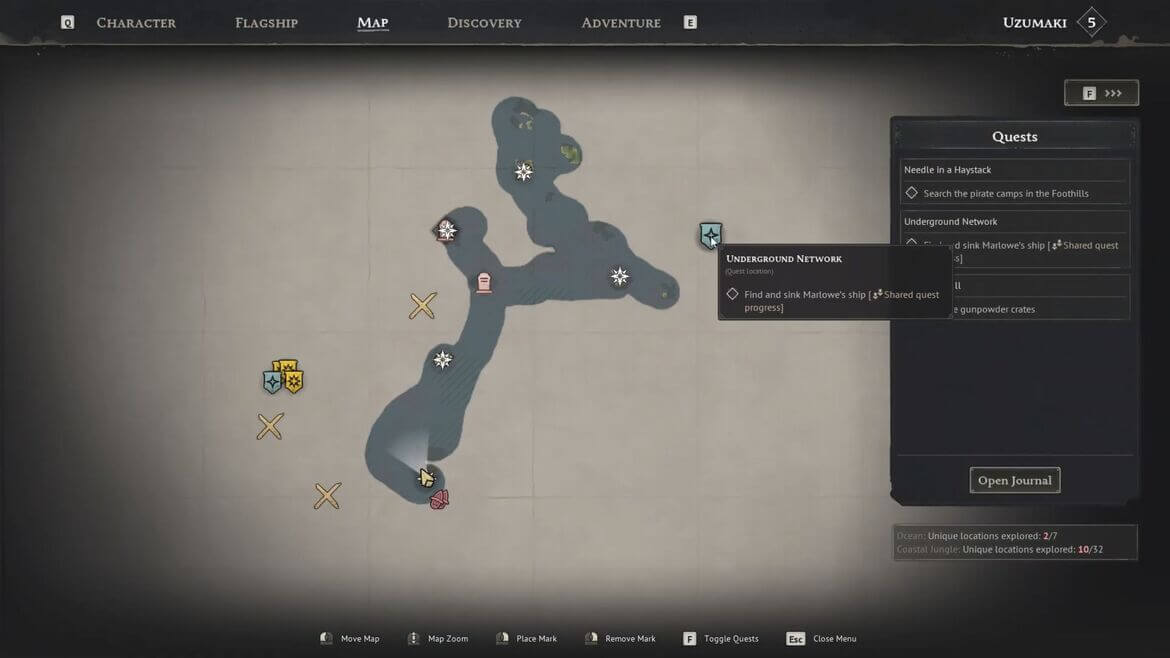Switch to the Character tab
This screenshot has height=658, width=1170.
[x=136, y=23]
